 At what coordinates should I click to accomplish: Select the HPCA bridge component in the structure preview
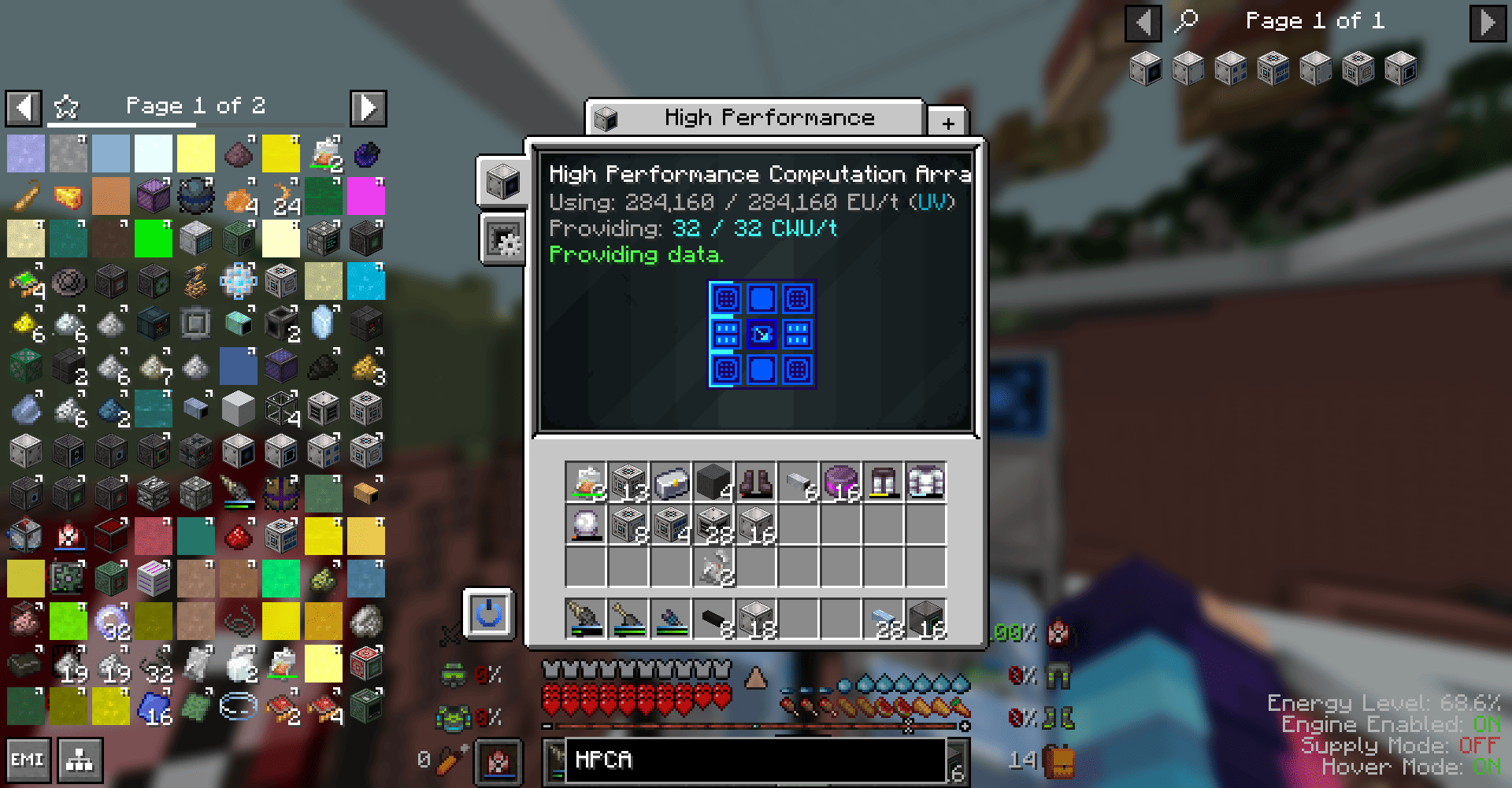[x=762, y=334]
